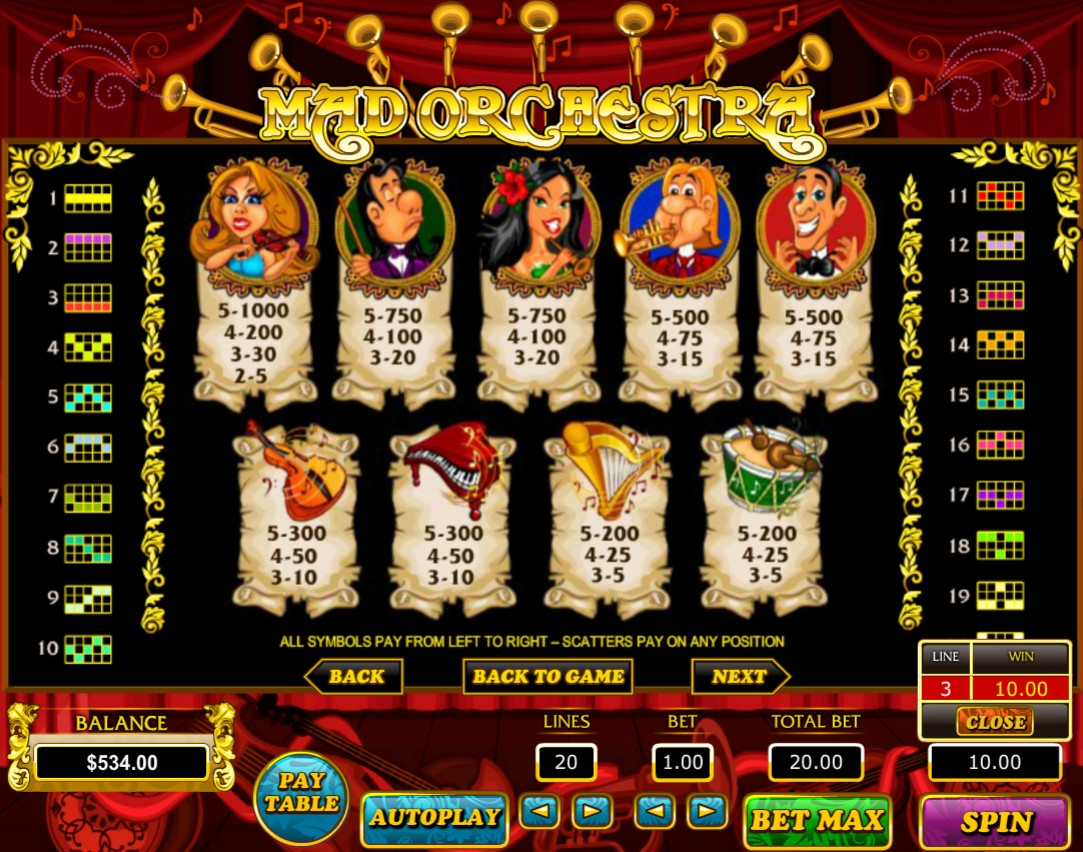Choose payline 11 indicator
Screen dimensions: 1083x852
(1000, 196)
